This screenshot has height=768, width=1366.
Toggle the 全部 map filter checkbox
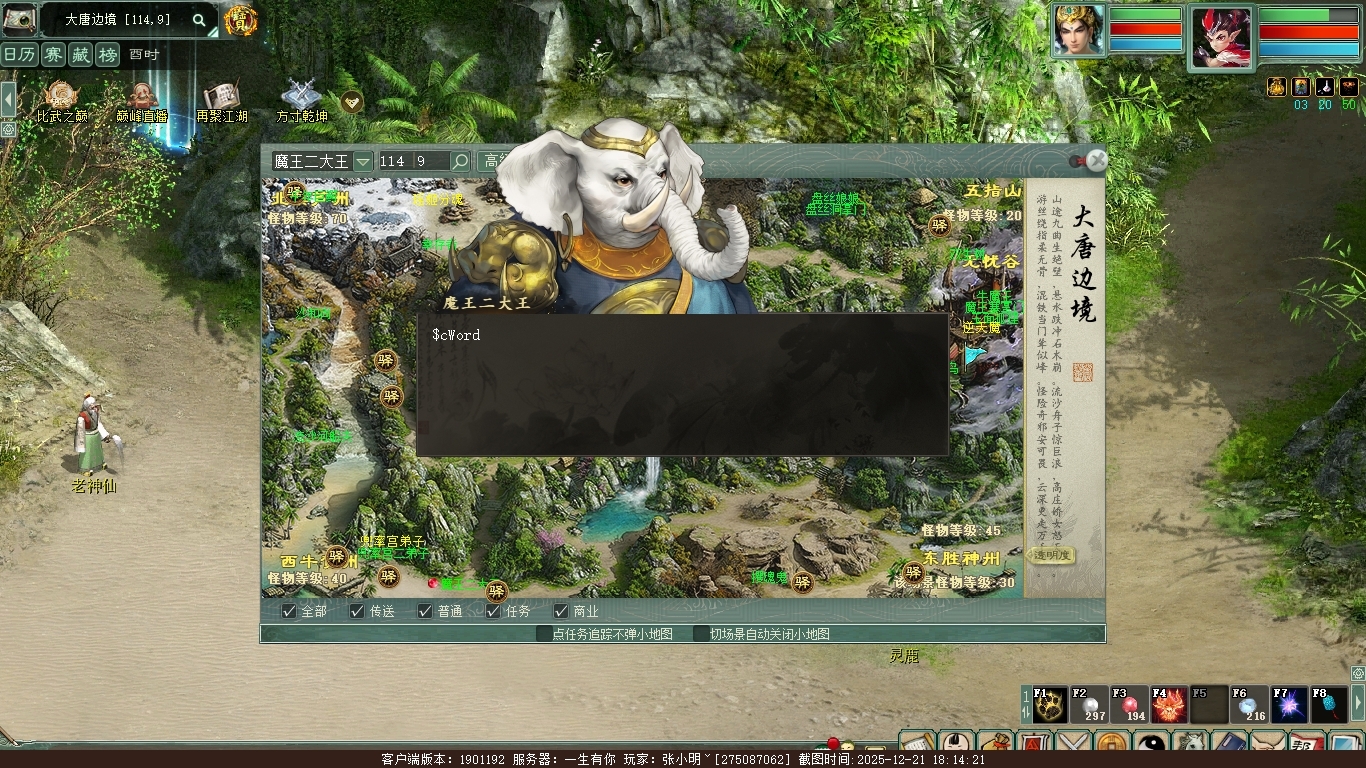point(289,611)
